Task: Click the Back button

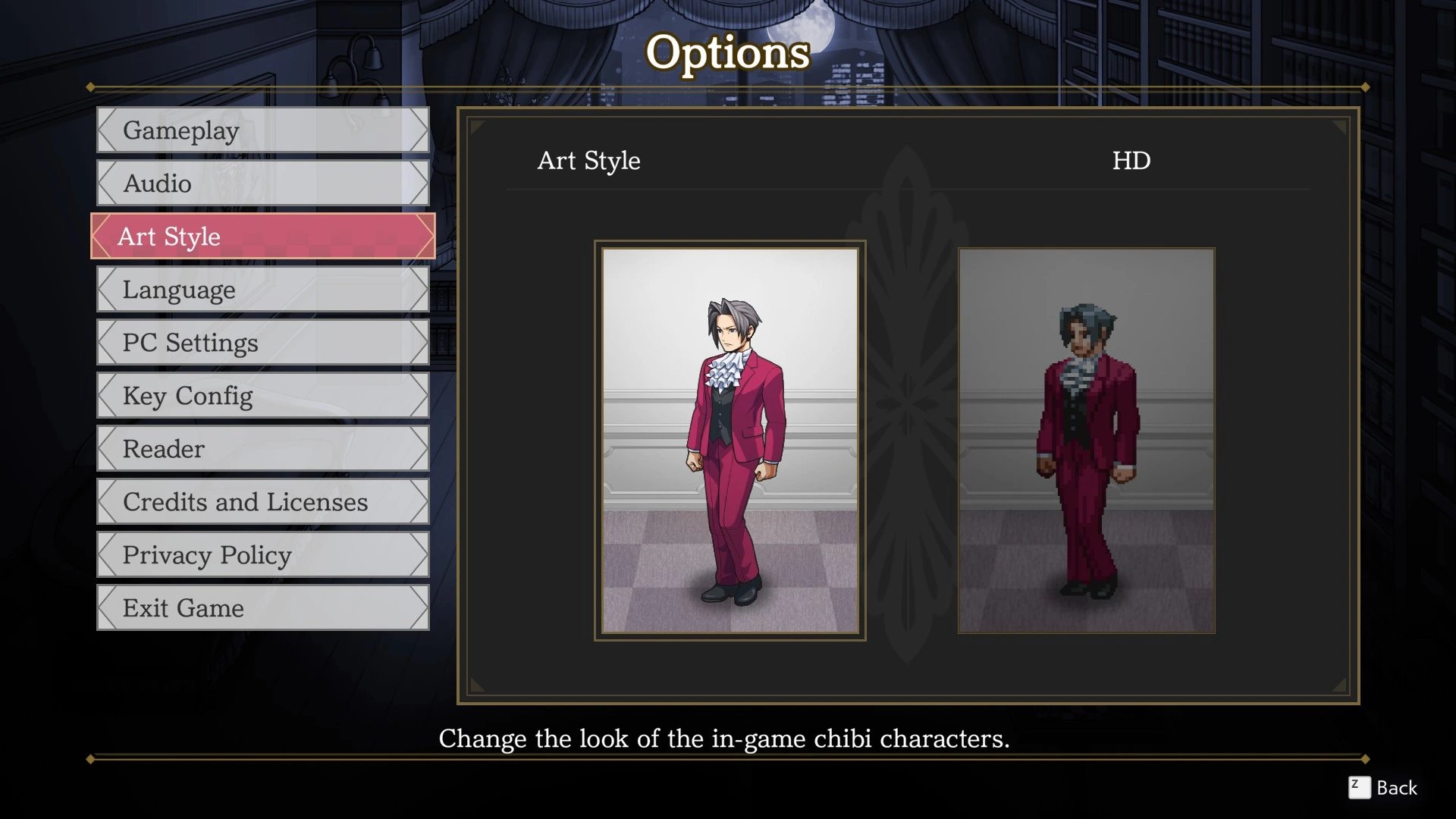Action: tap(1382, 788)
